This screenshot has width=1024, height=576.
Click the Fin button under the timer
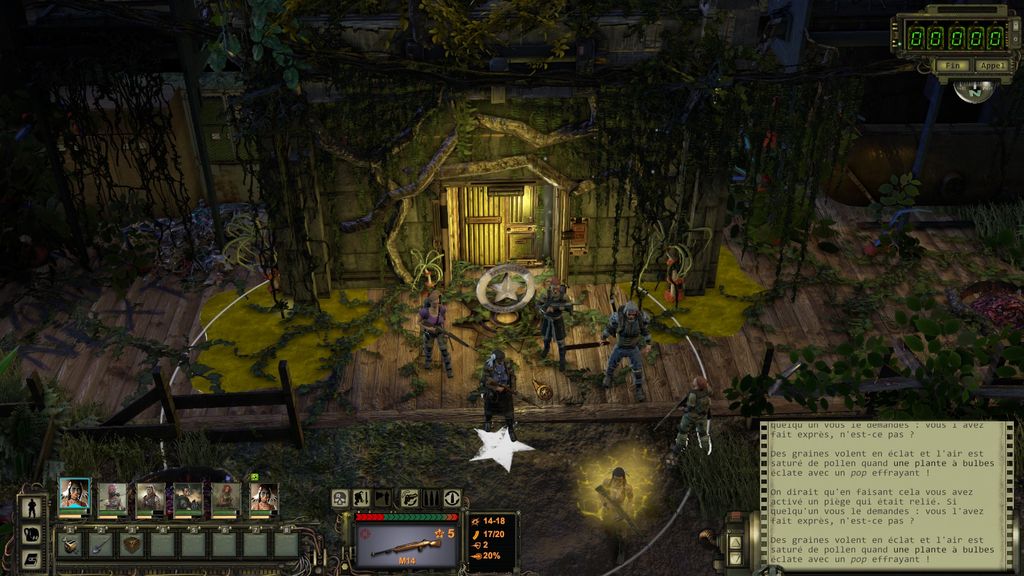pyautogui.click(x=953, y=66)
